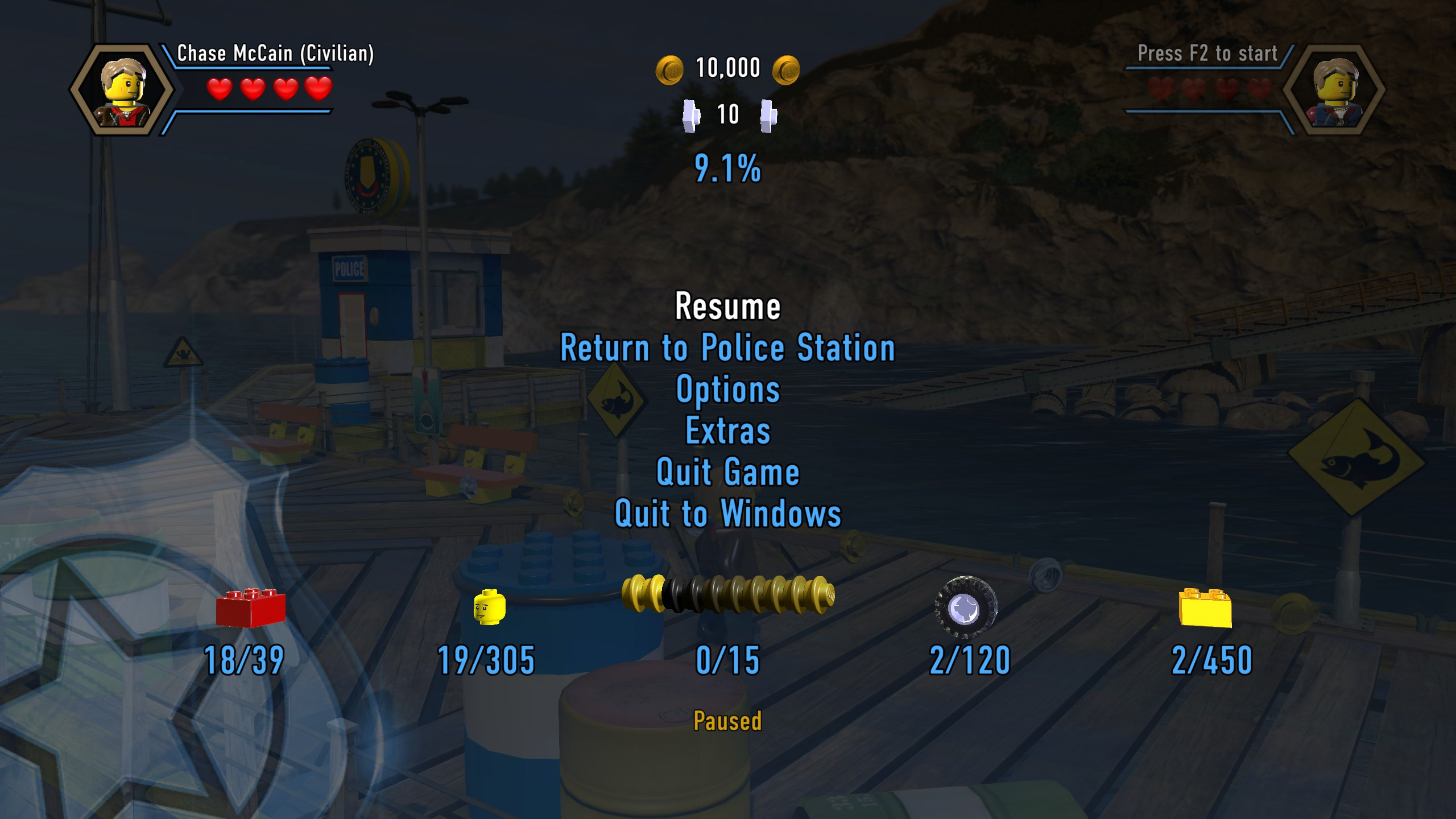Image resolution: width=1456 pixels, height=819 pixels.
Task: Choose Return to Police Station
Action: tap(728, 349)
